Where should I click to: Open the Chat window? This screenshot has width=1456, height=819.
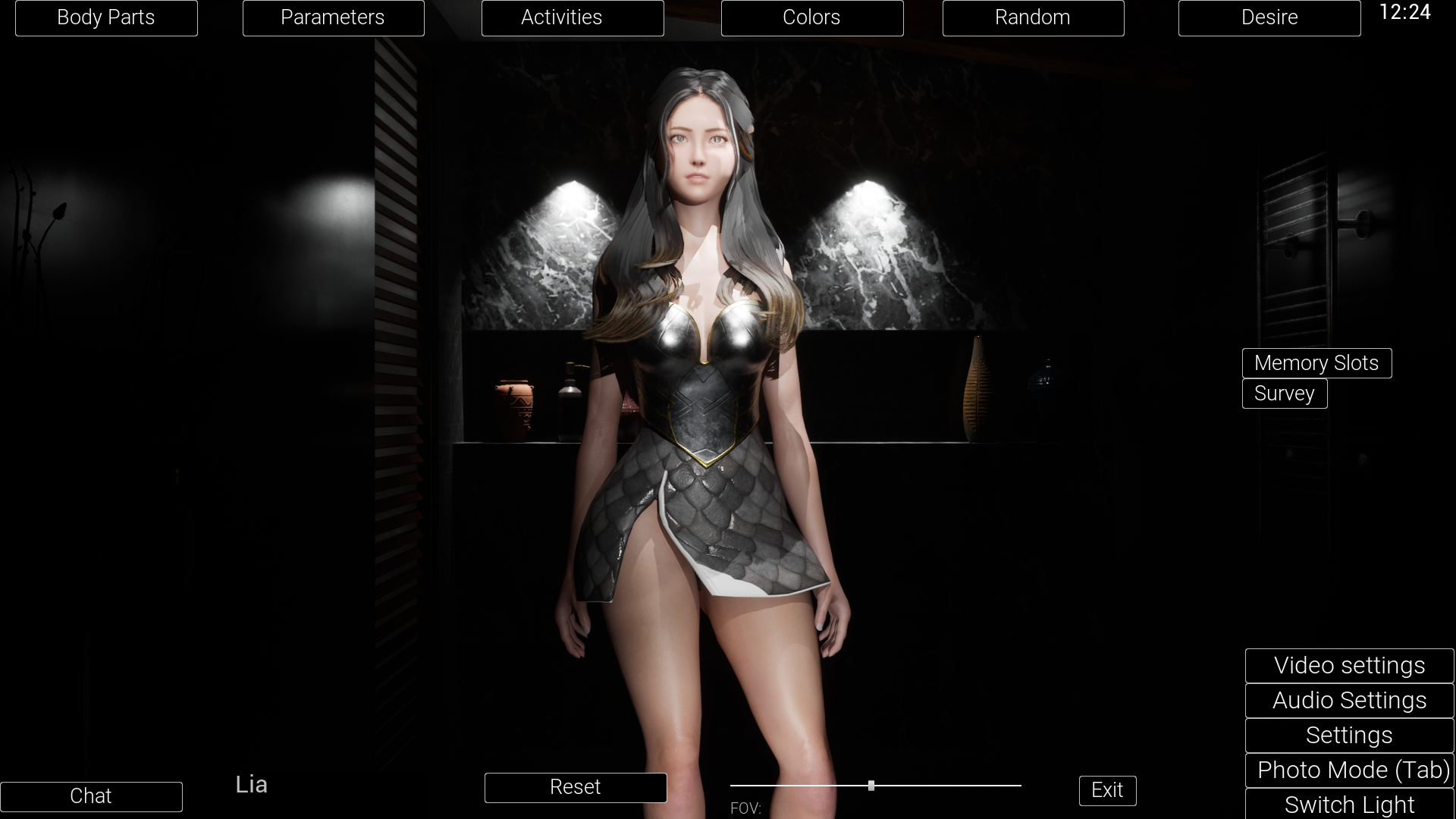point(91,796)
